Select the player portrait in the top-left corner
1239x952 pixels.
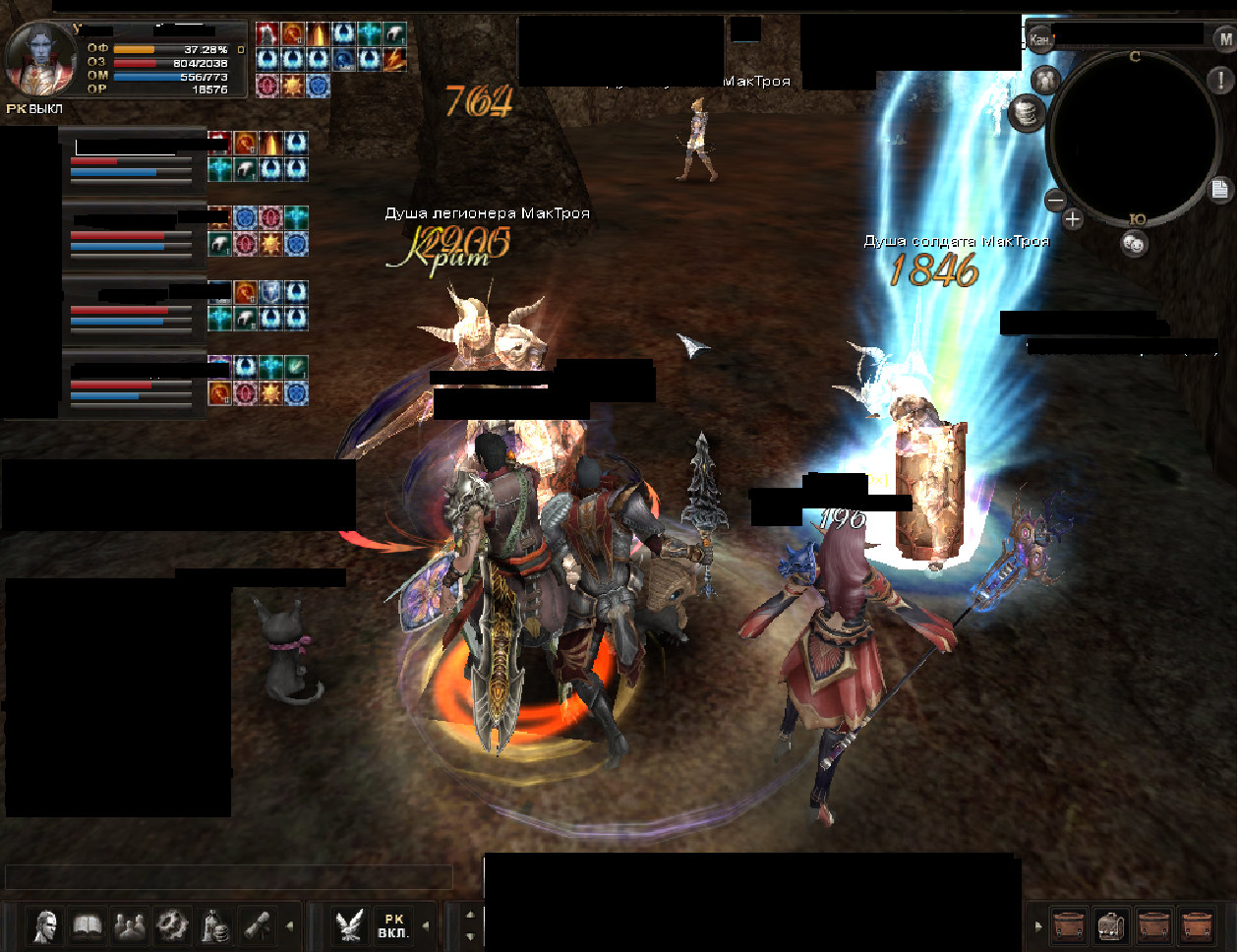(x=41, y=57)
